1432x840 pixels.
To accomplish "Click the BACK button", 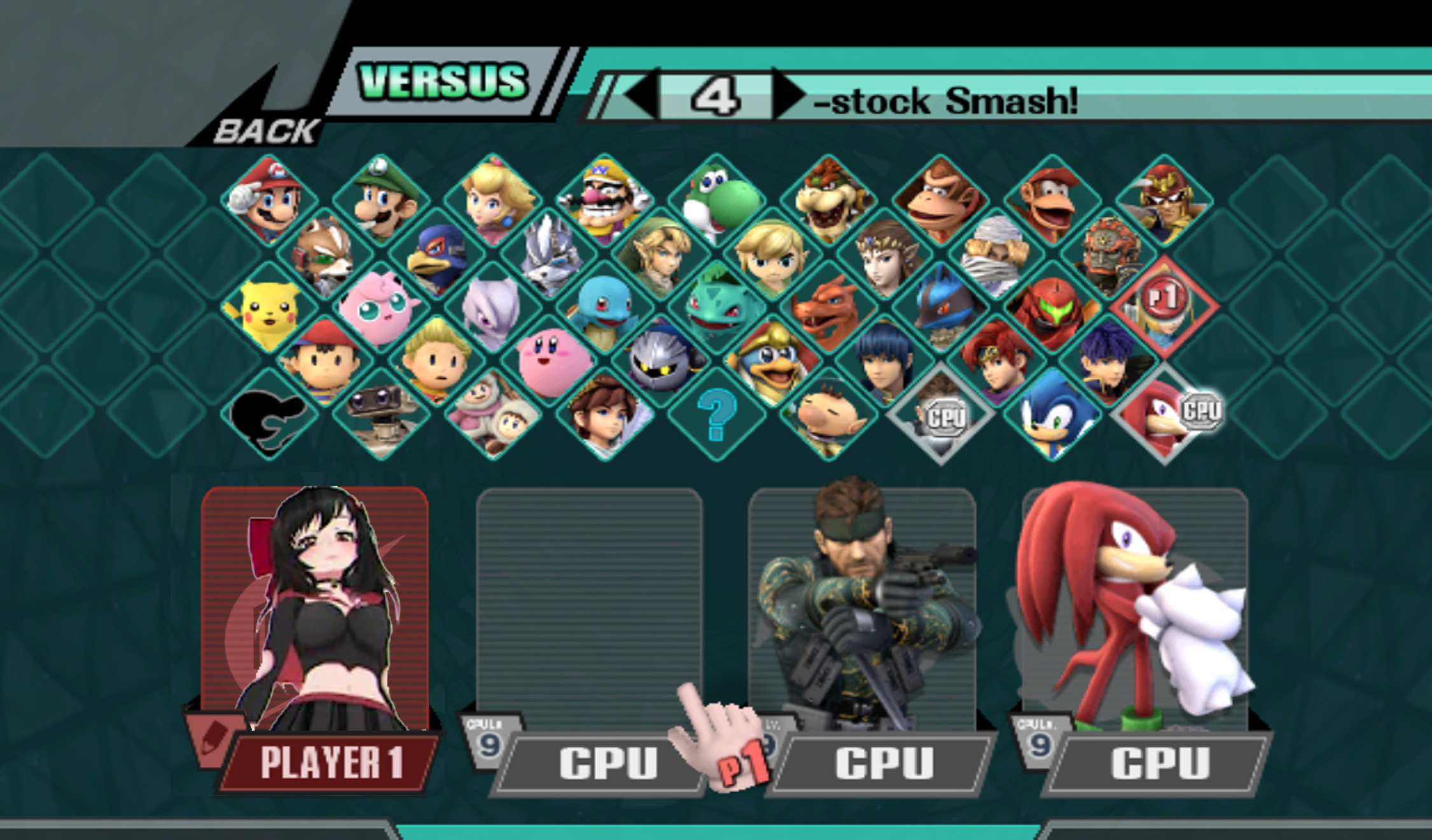I will (267, 130).
